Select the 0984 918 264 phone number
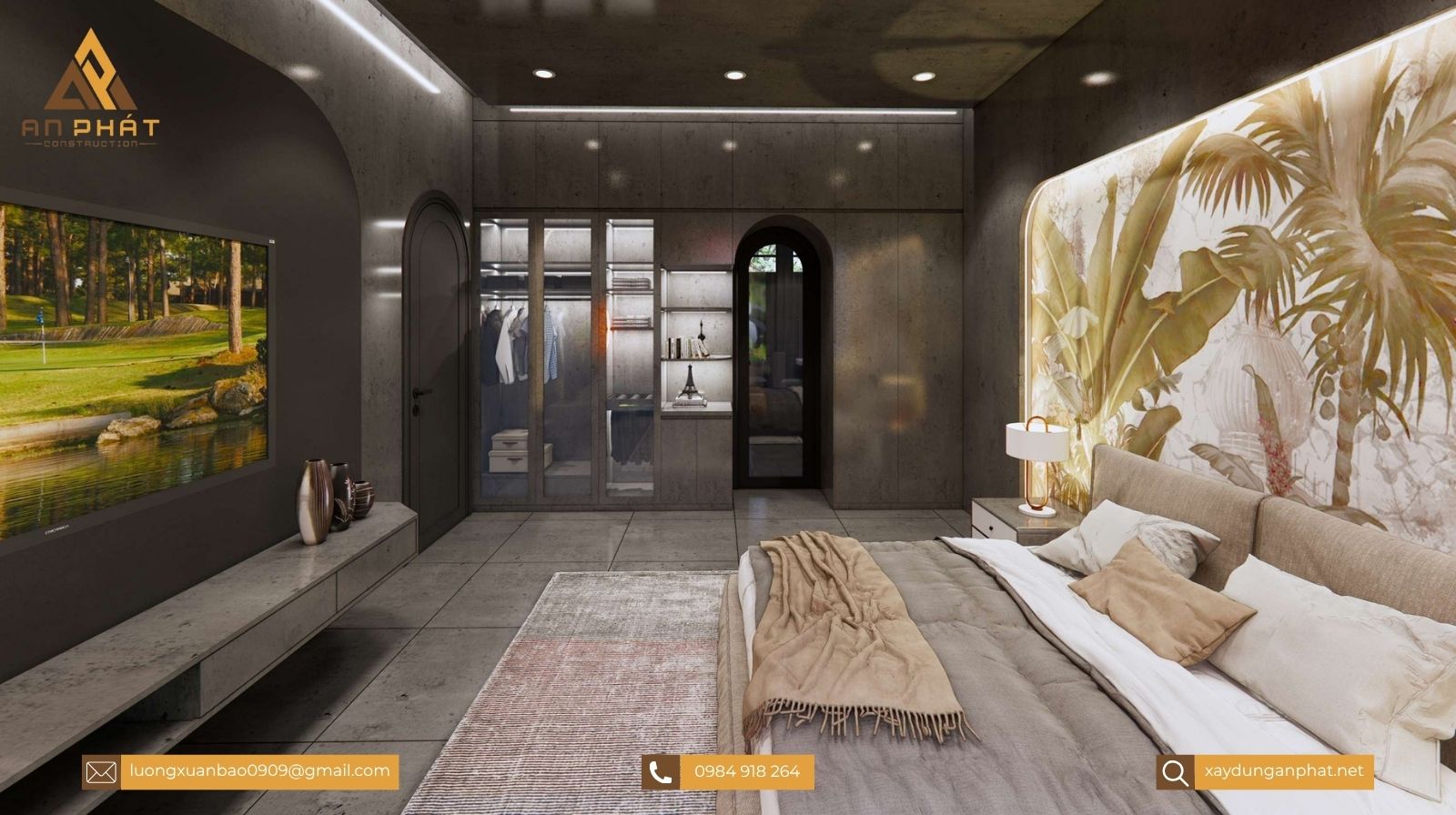 coord(746,771)
